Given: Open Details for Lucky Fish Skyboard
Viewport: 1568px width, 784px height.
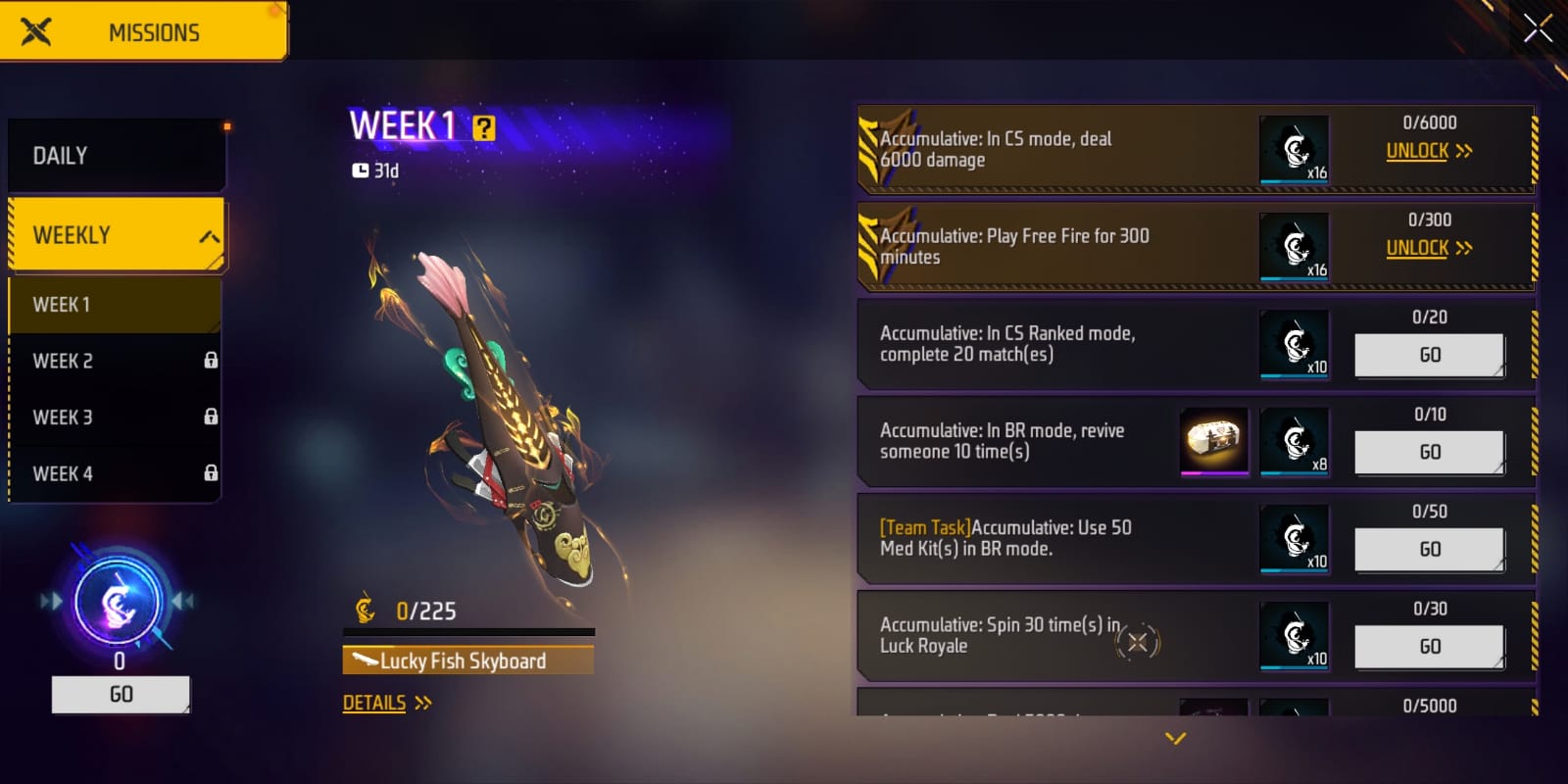Looking at the screenshot, I should (386, 703).
